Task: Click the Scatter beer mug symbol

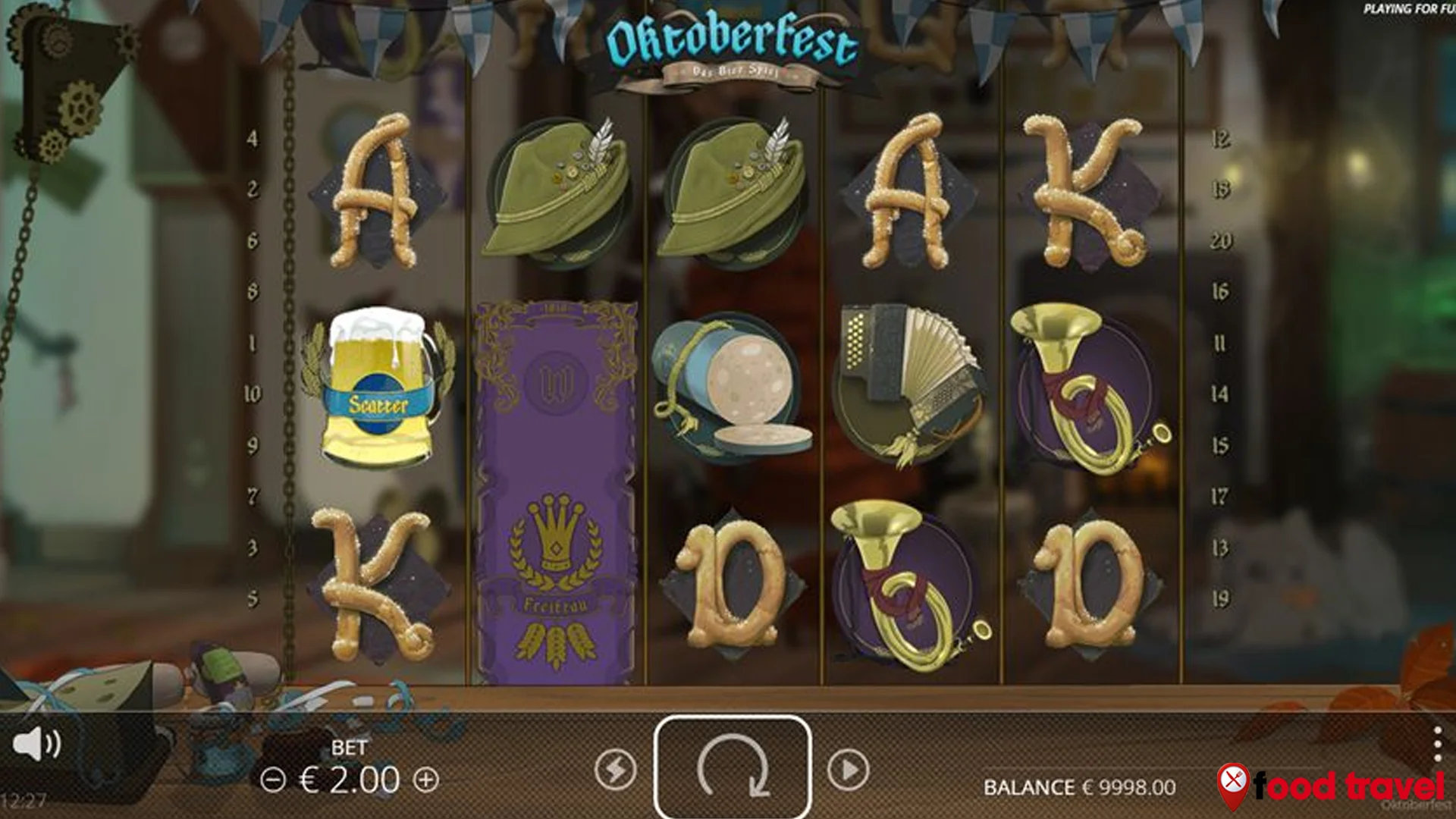Action: point(375,387)
